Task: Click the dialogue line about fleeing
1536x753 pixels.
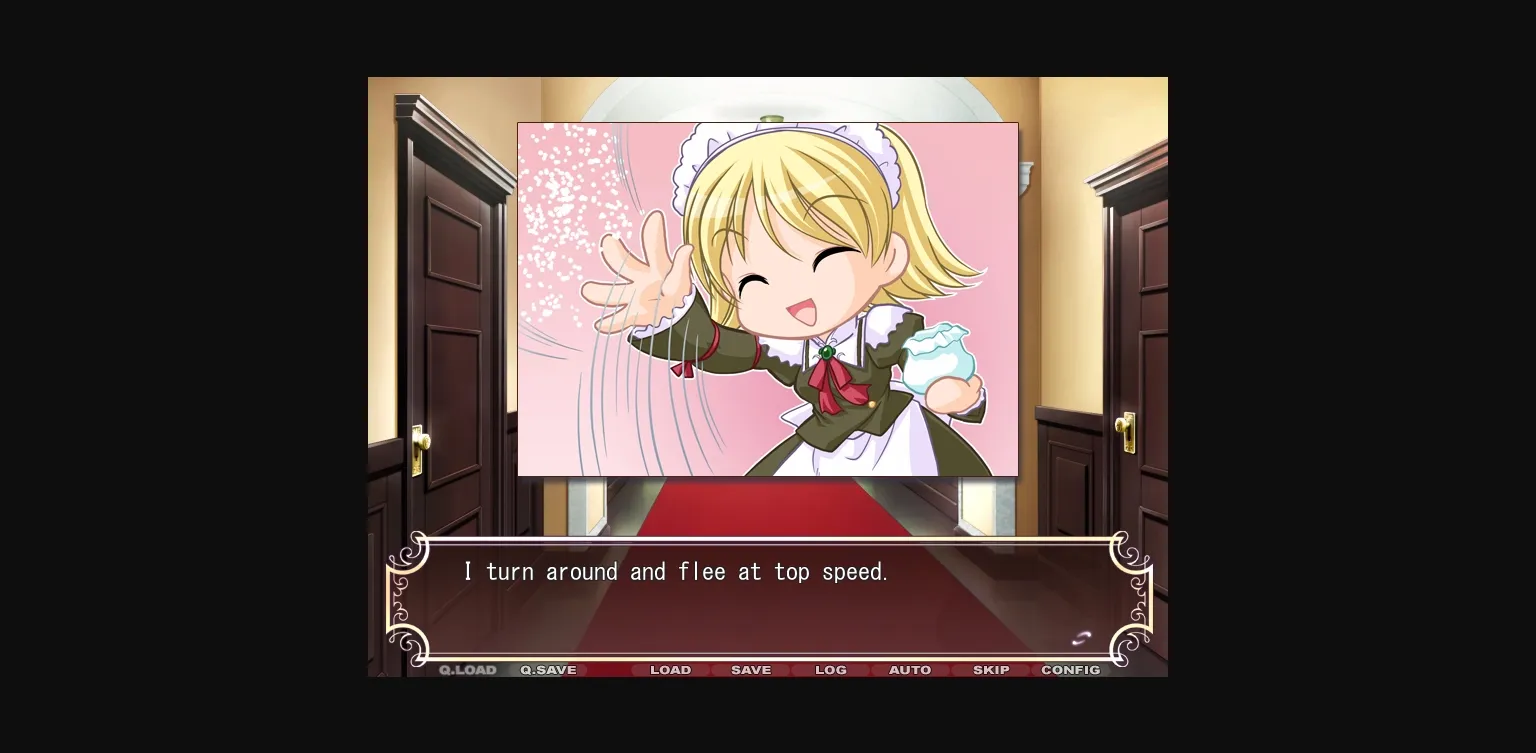Action: coord(676,571)
